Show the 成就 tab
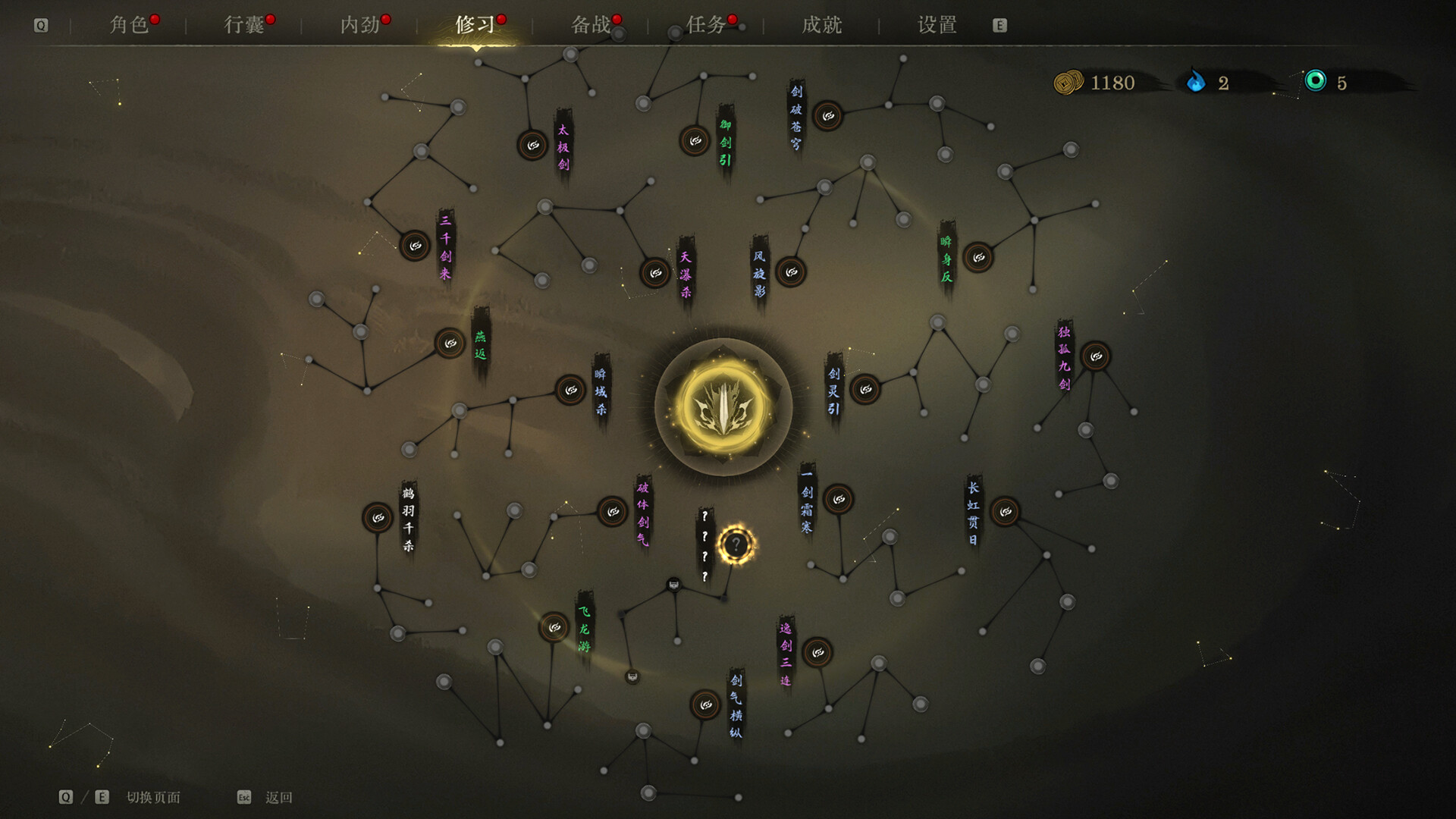Image resolution: width=1456 pixels, height=819 pixels. (822, 25)
